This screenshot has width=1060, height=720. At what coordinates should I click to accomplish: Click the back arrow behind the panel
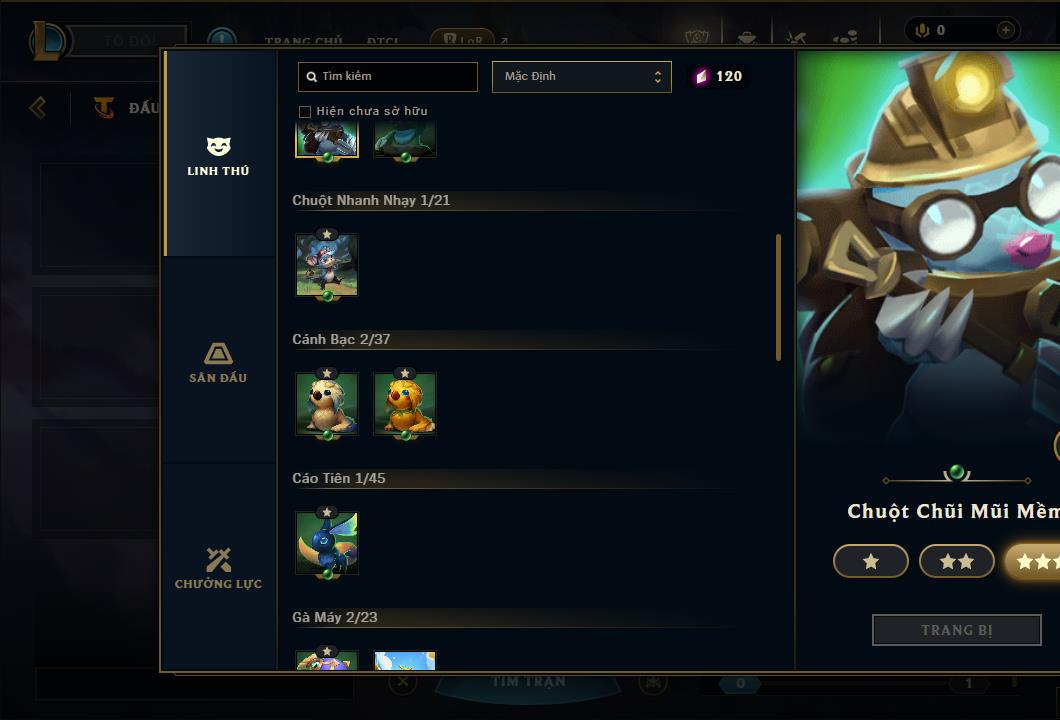[x=38, y=107]
